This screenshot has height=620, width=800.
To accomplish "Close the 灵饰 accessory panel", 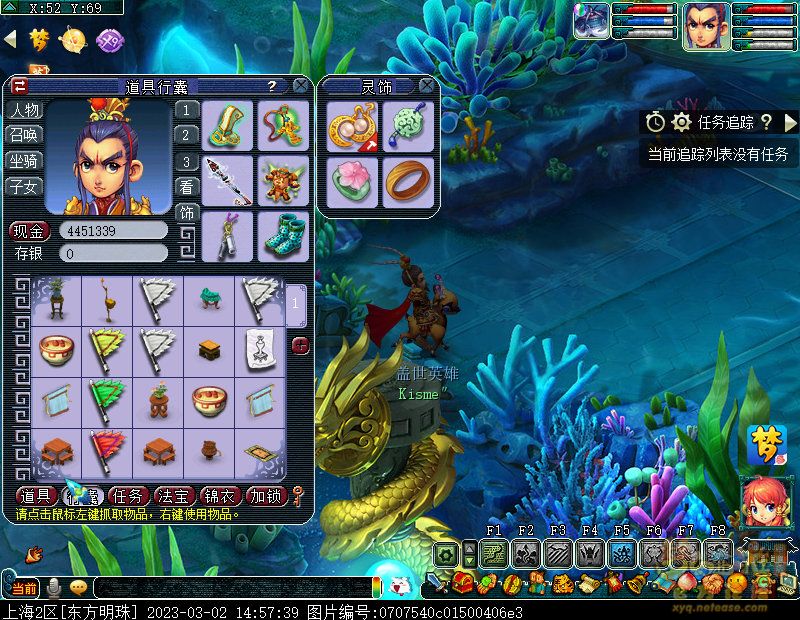I will (x=426, y=87).
